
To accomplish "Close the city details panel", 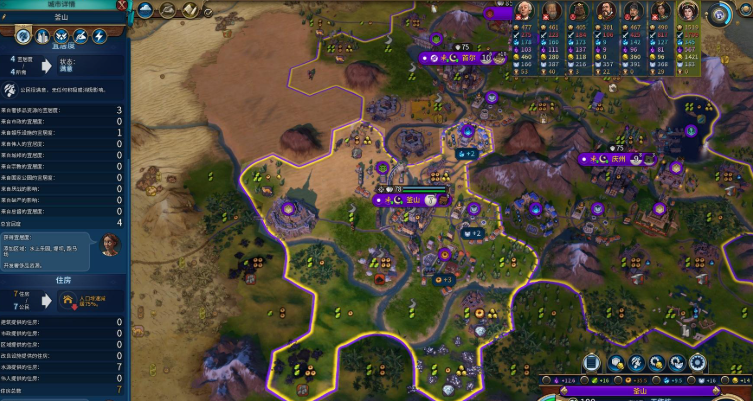I will point(122,6).
